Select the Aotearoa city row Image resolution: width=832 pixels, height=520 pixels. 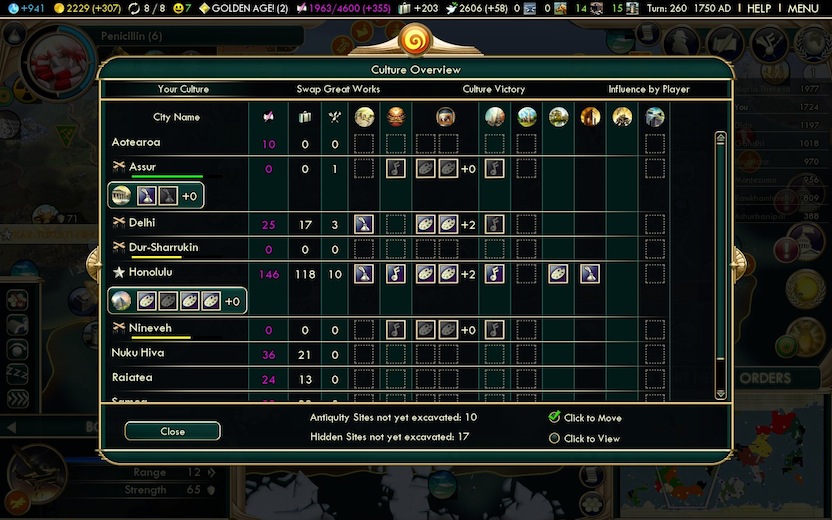tap(137, 143)
